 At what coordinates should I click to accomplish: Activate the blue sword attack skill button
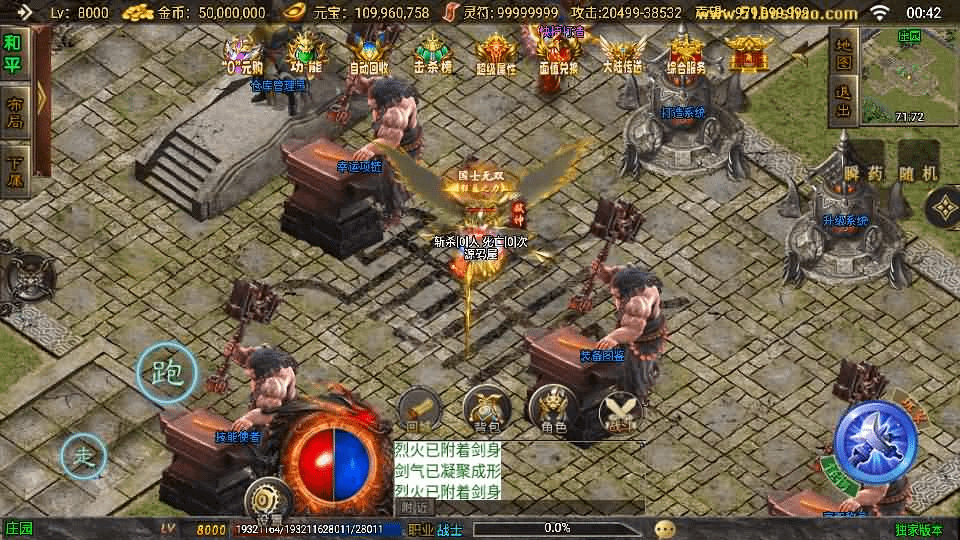pyautogui.click(x=876, y=441)
